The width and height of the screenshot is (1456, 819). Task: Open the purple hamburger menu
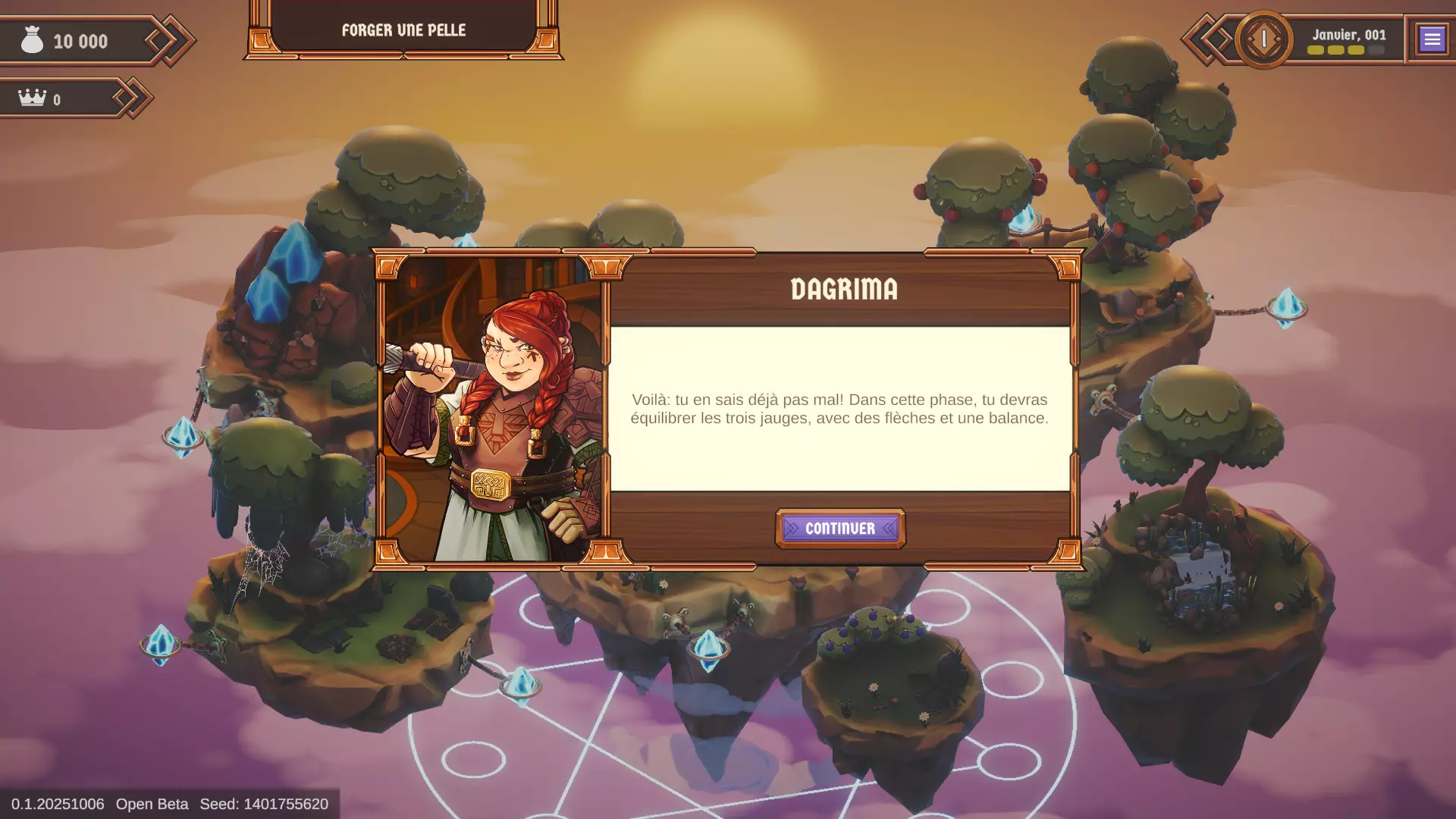coord(1432,39)
